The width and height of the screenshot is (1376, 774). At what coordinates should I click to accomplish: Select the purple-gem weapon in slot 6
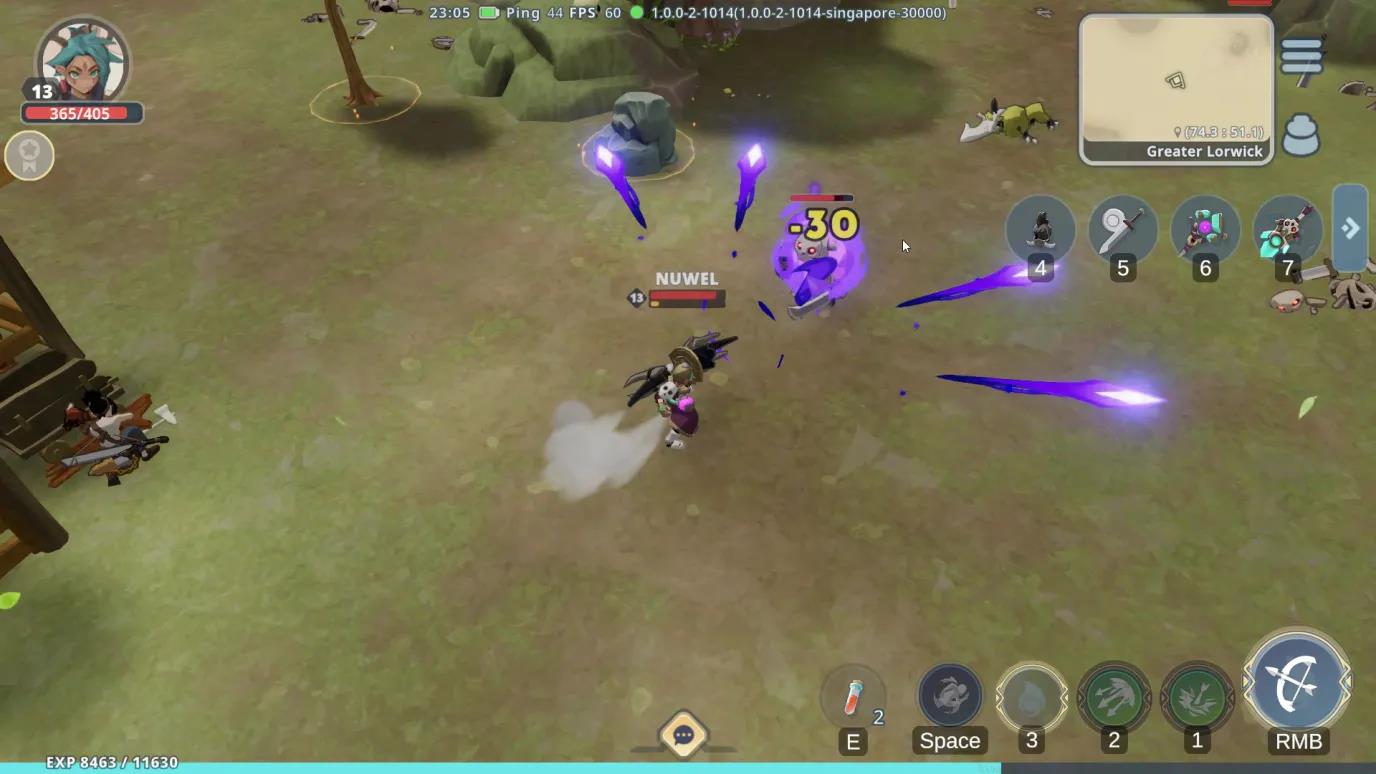coord(1204,230)
